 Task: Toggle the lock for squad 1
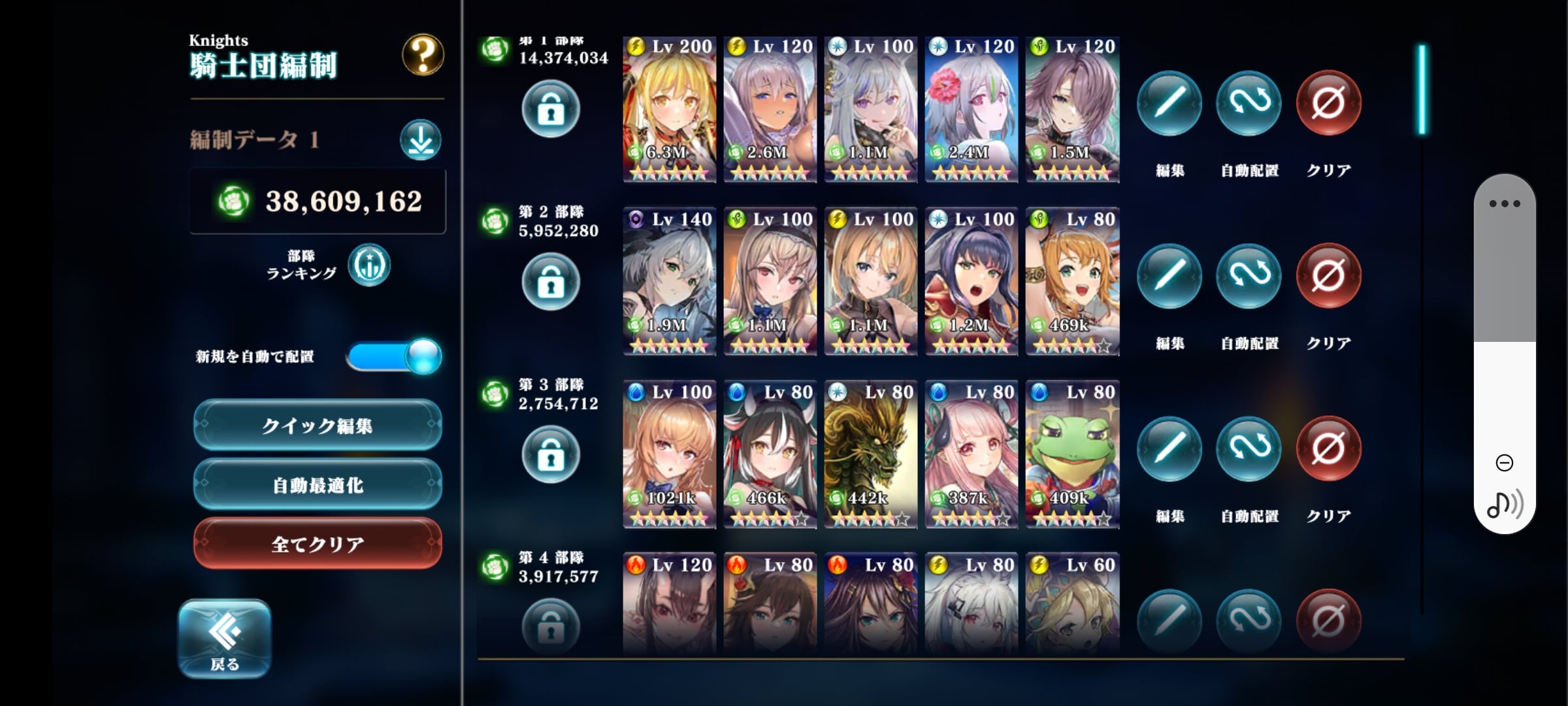[550, 109]
